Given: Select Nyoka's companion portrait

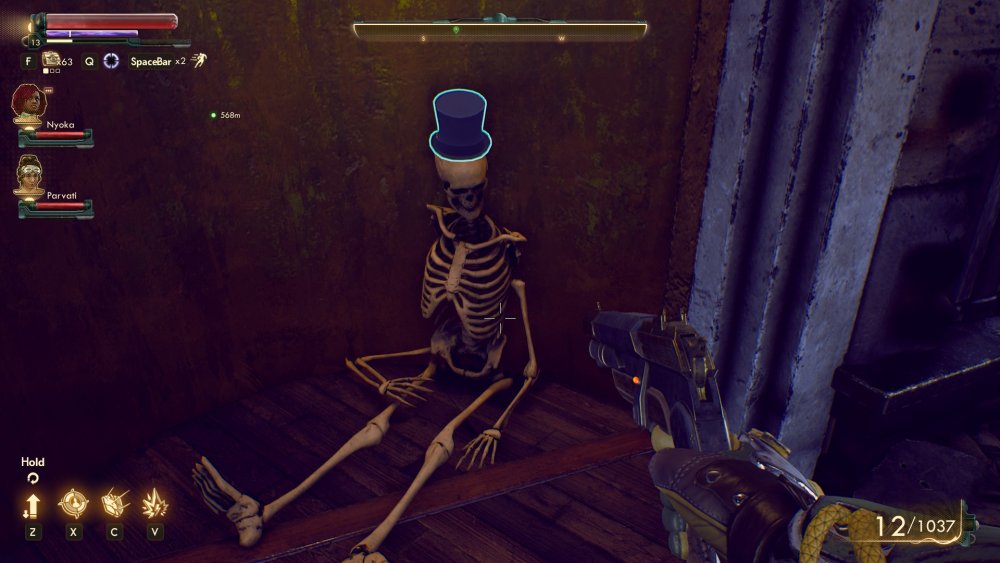Looking at the screenshot, I should pos(28,104).
